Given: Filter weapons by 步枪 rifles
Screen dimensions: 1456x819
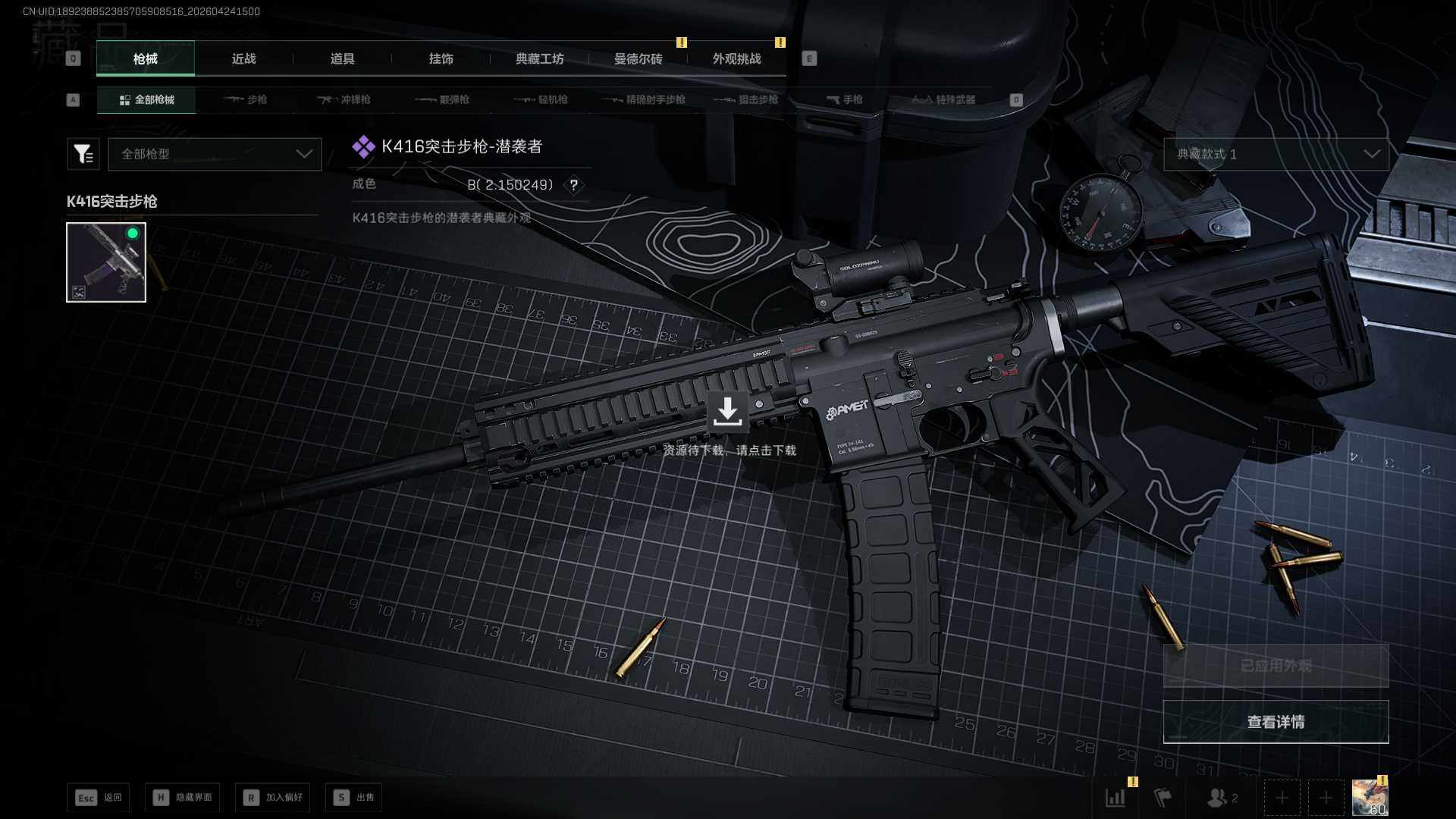Looking at the screenshot, I should pyautogui.click(x=246, y=100).
